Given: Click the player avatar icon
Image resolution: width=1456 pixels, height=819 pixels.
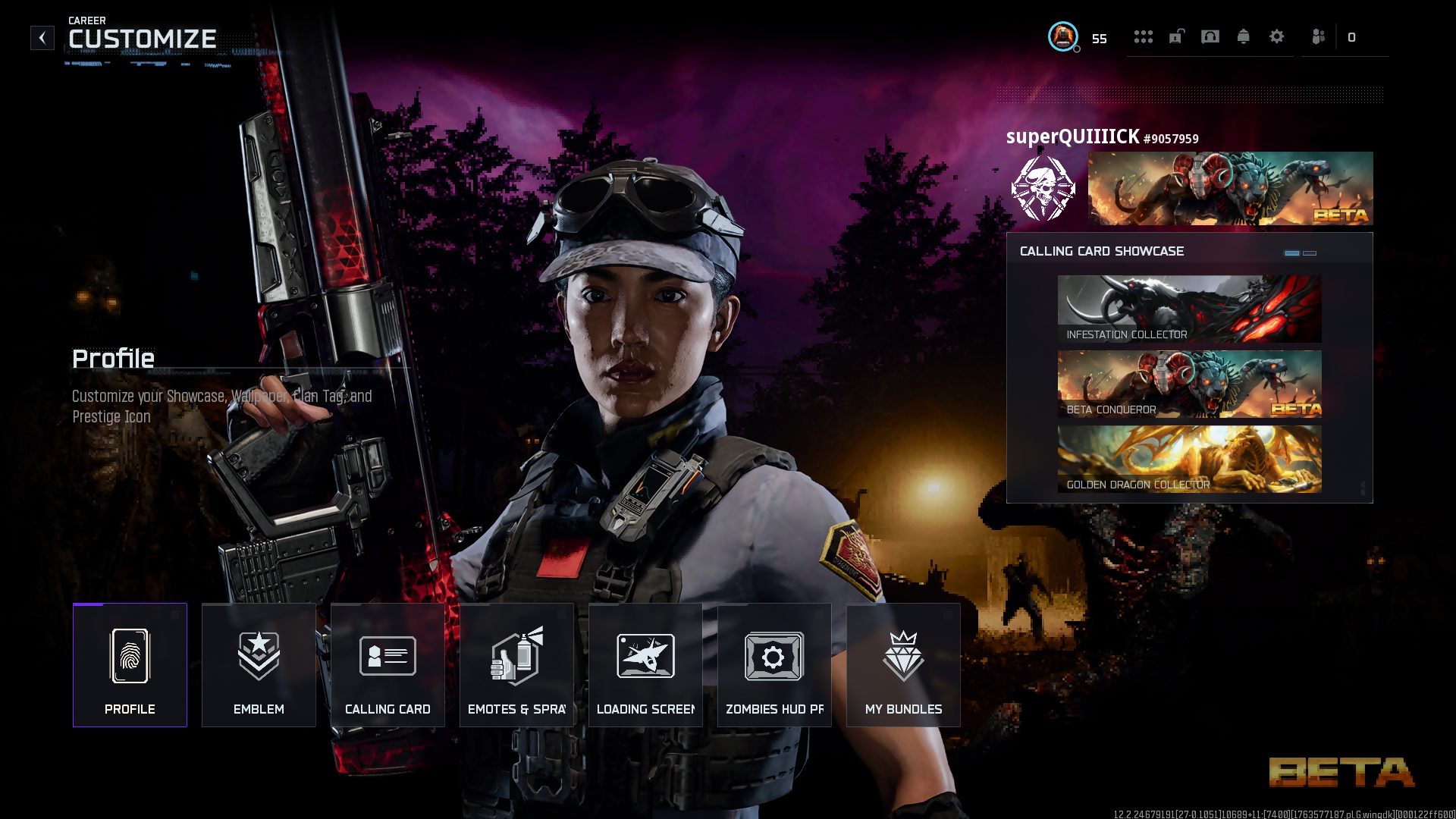Looking at the screenshot, I should (1063, 36).
